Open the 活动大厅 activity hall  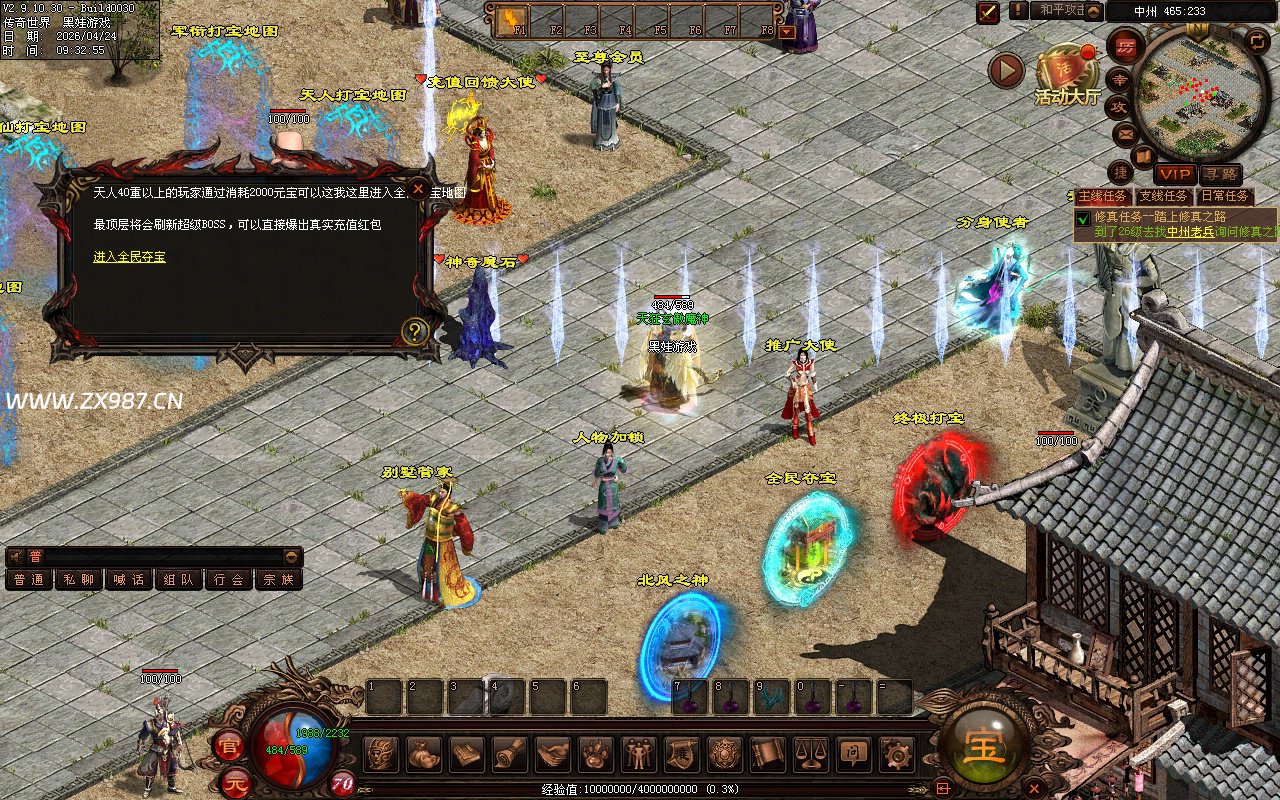[x=1066, y=73]
